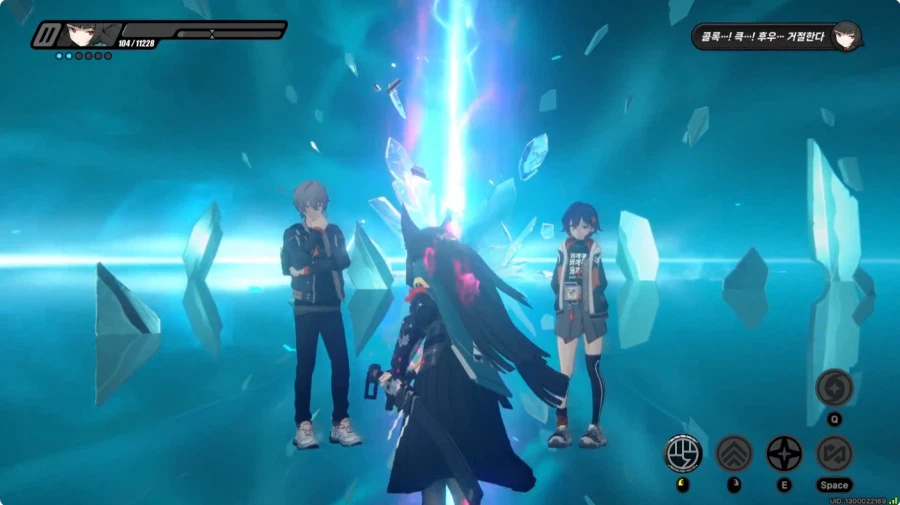Tap the fist basic attack icon
900x505 pixels.
pos(684,454)
